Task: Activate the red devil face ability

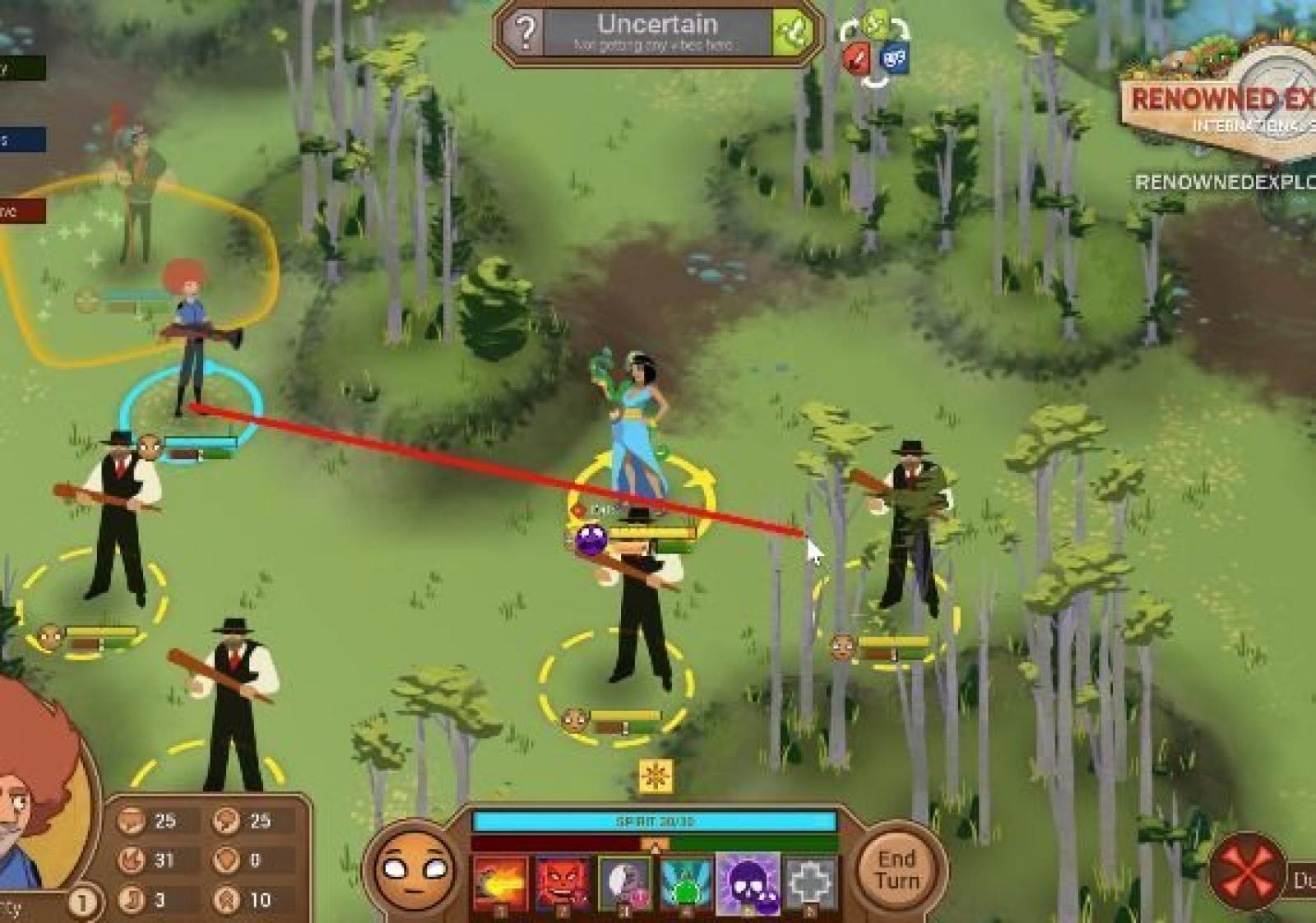Action: (563, 884)
